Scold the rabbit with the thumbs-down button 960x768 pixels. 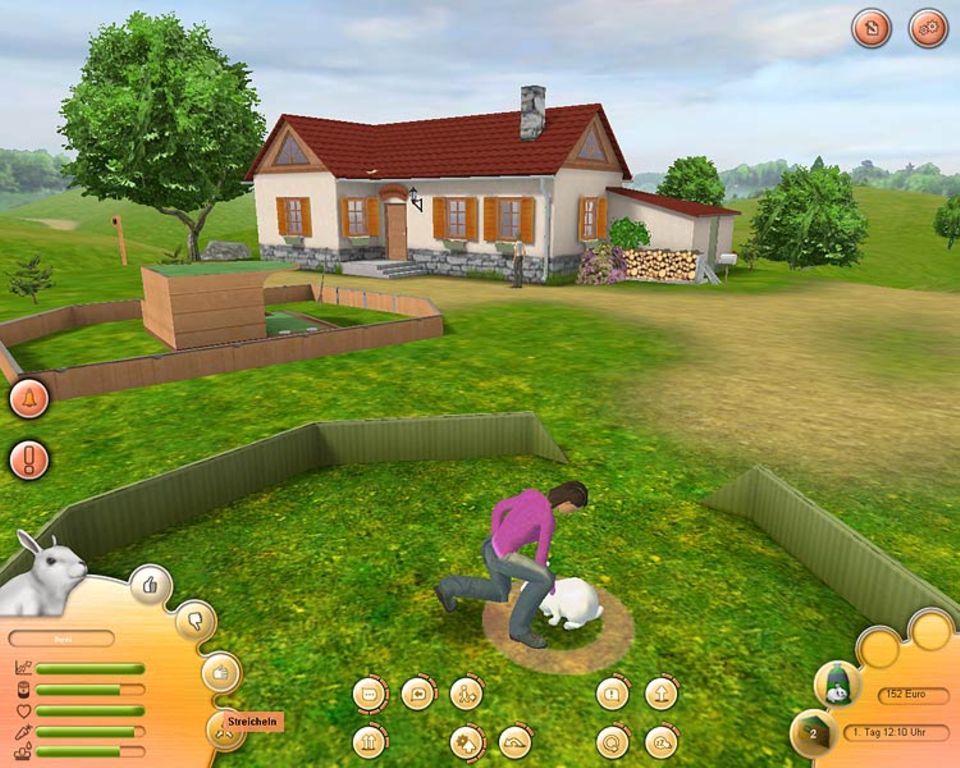tap(195, 621)
